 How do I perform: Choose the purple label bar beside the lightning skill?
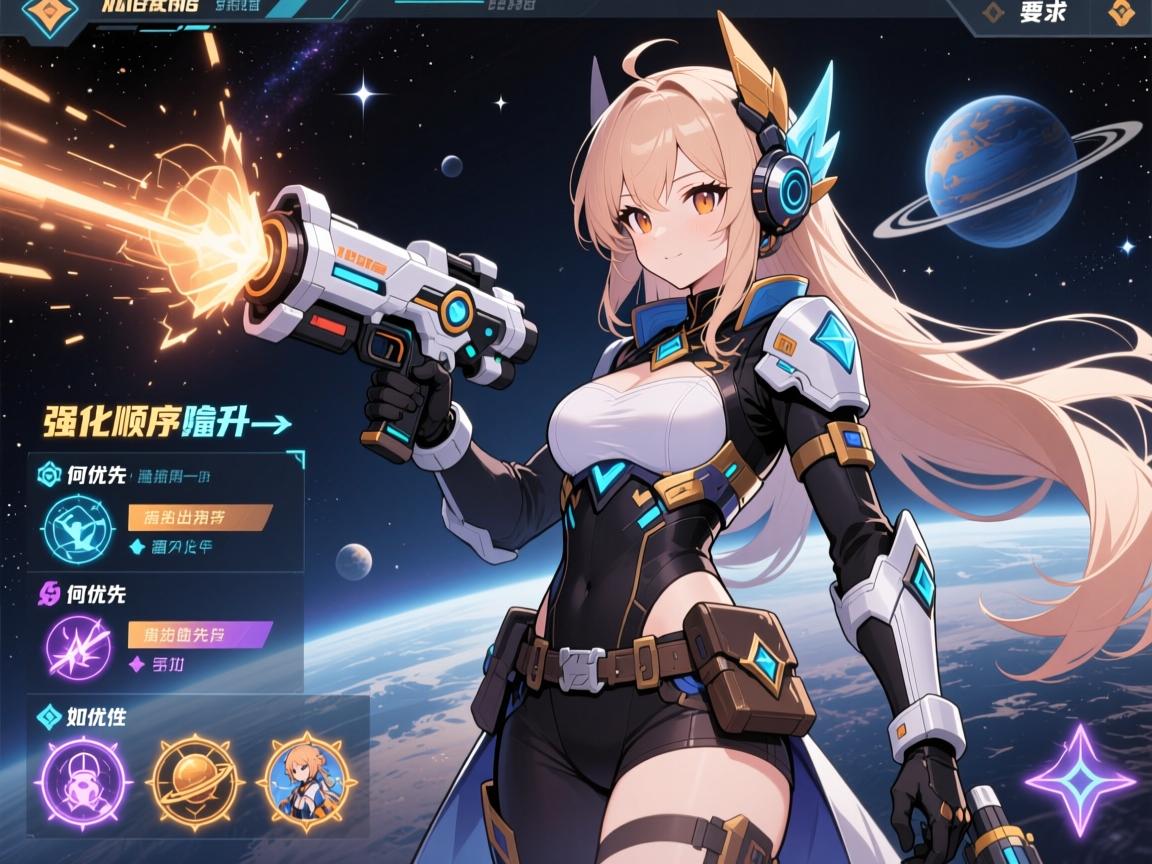[200, 634]
